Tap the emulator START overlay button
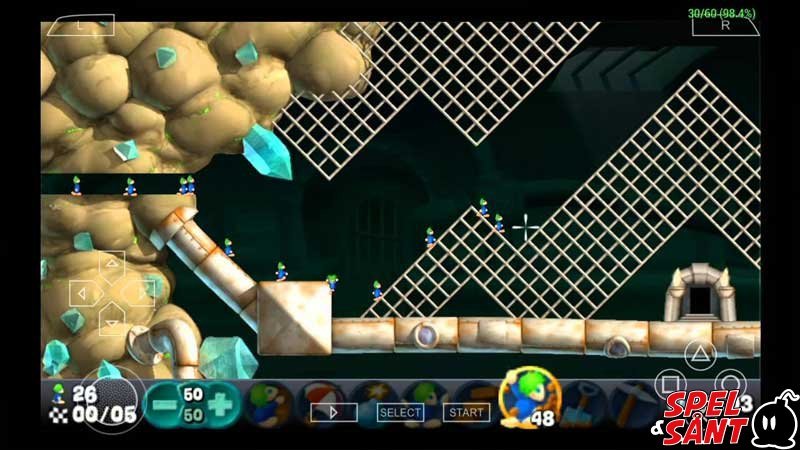The height and width of the screenshot is (450, 800). point(466,411)
